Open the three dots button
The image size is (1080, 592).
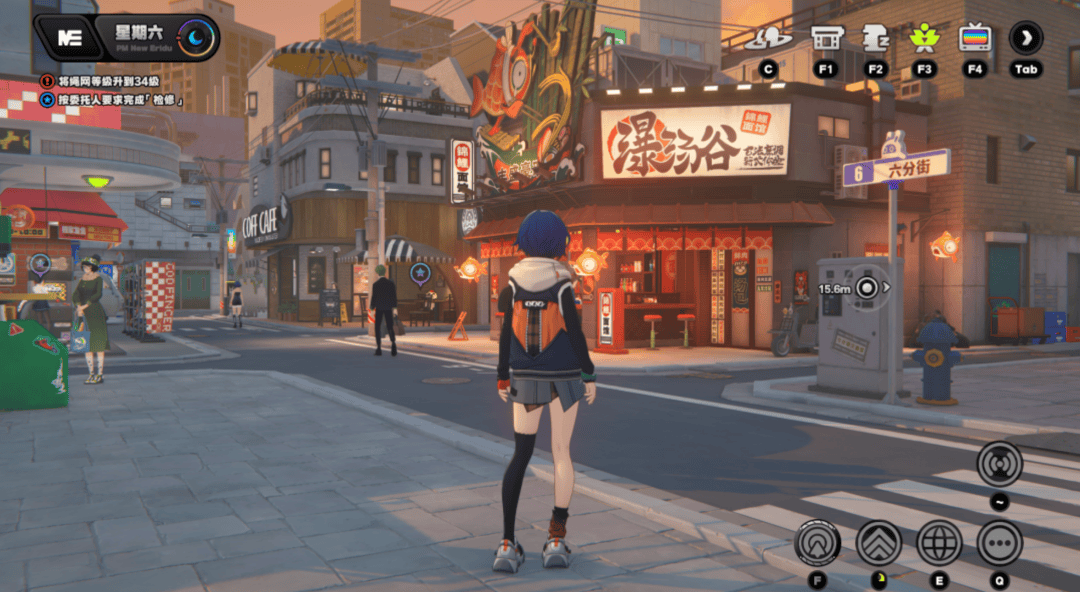tap(999, 543)
